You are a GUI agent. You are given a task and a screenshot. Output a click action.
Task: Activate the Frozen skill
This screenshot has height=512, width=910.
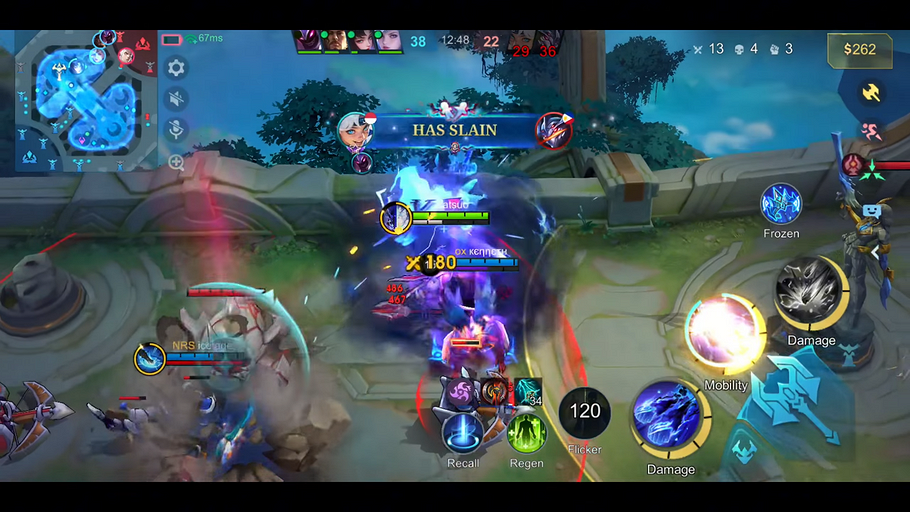[x=781, y=204]
